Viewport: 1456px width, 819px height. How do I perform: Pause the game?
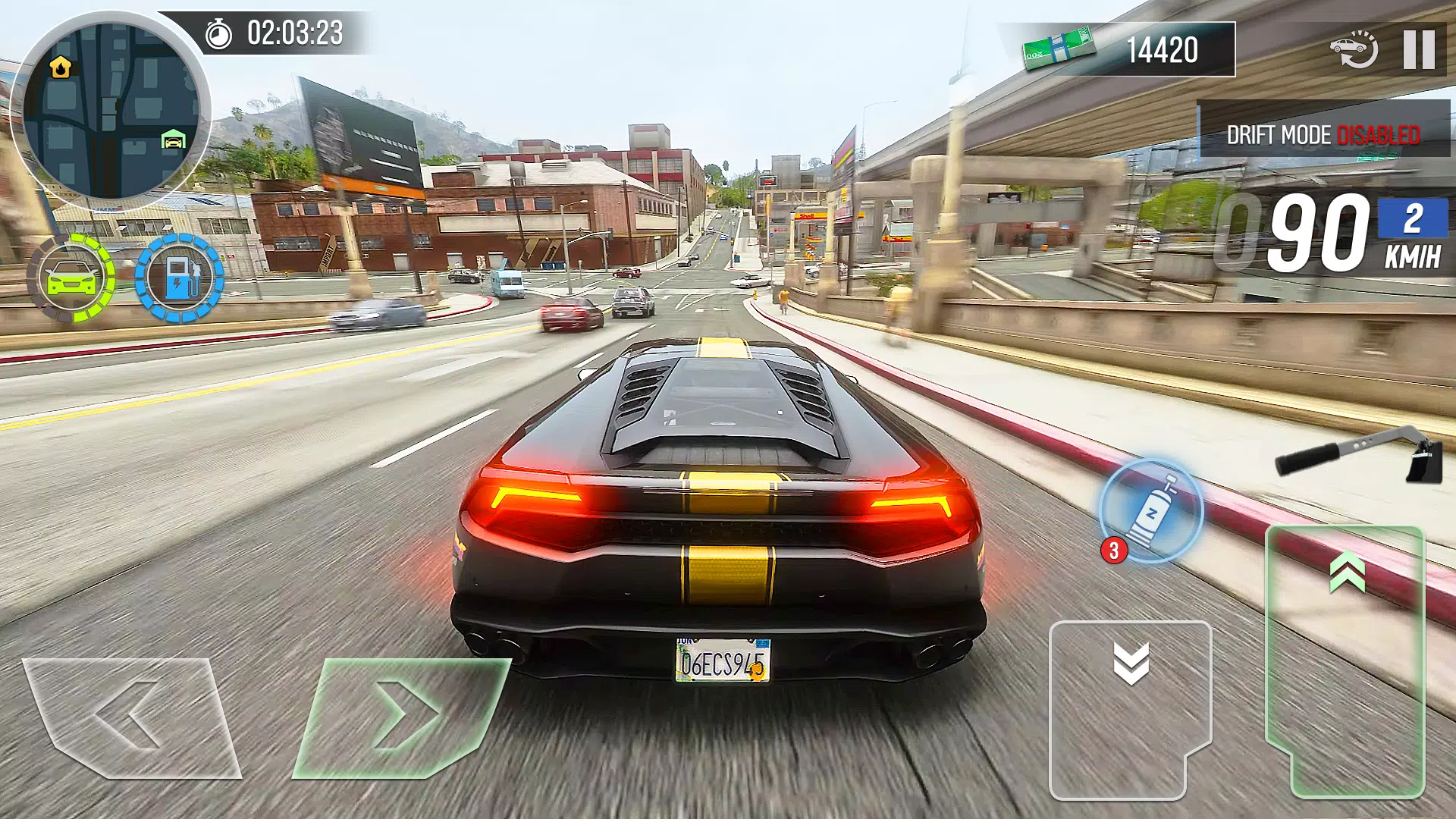(x=1417, y=48)
